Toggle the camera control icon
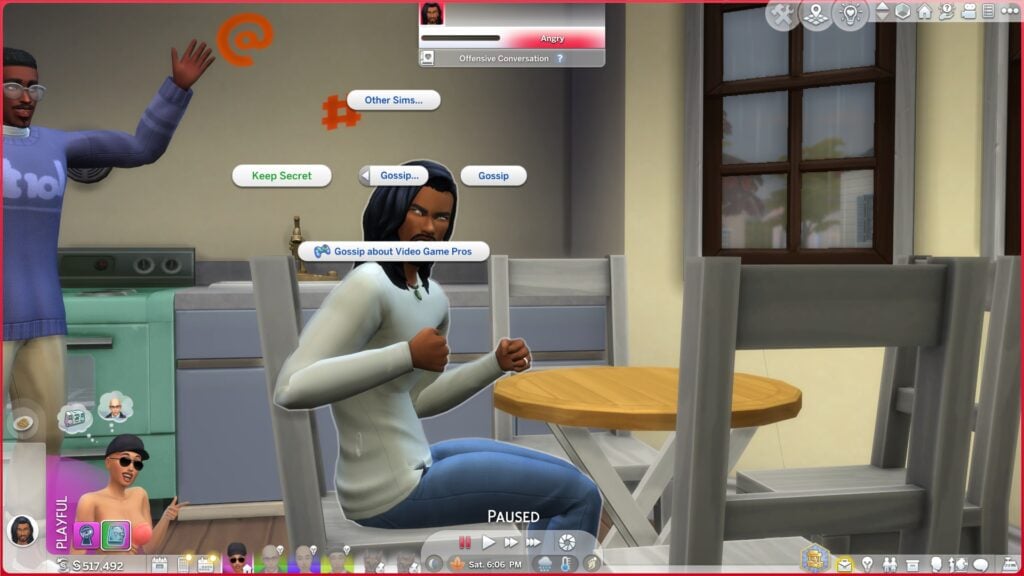Viewport: 1024px width, 576px height. 967,12
